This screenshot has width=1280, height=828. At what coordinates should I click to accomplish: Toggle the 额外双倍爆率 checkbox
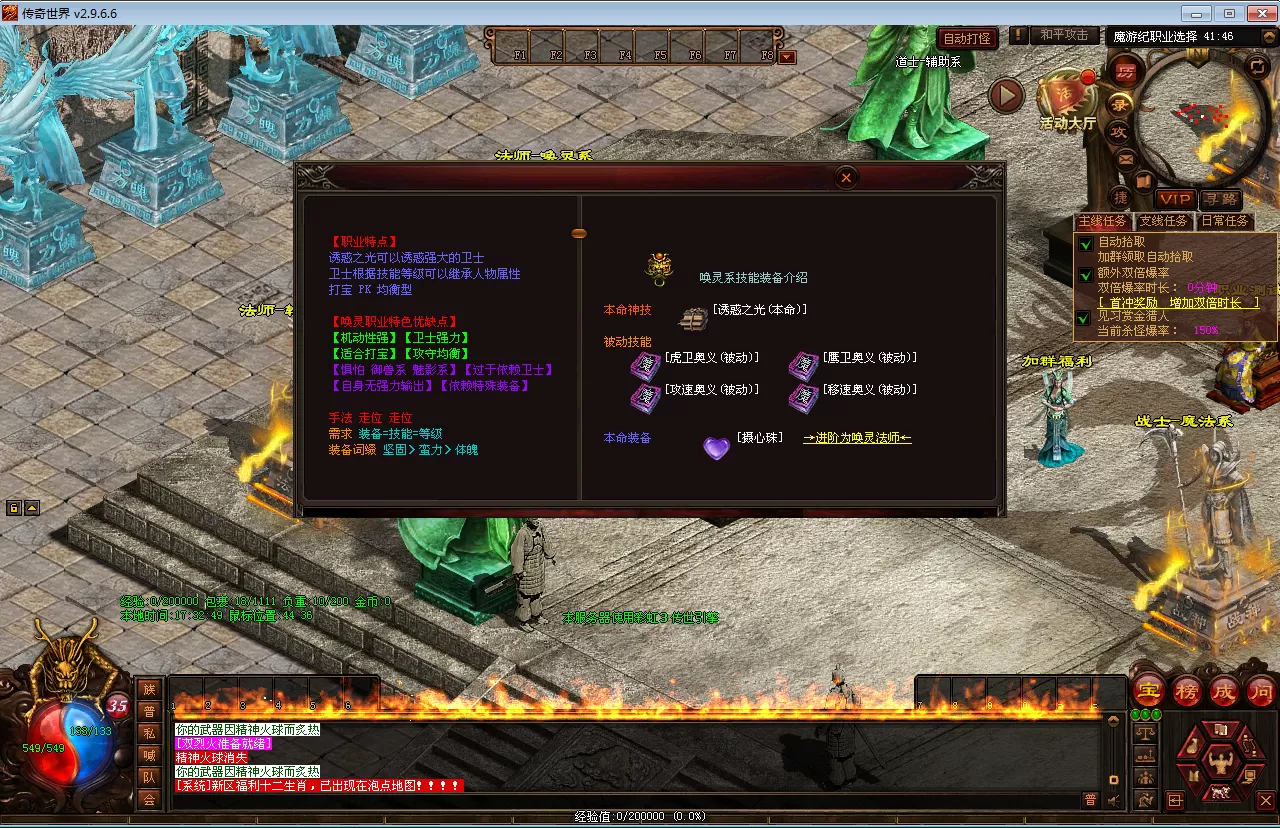tap(1084, 273)
